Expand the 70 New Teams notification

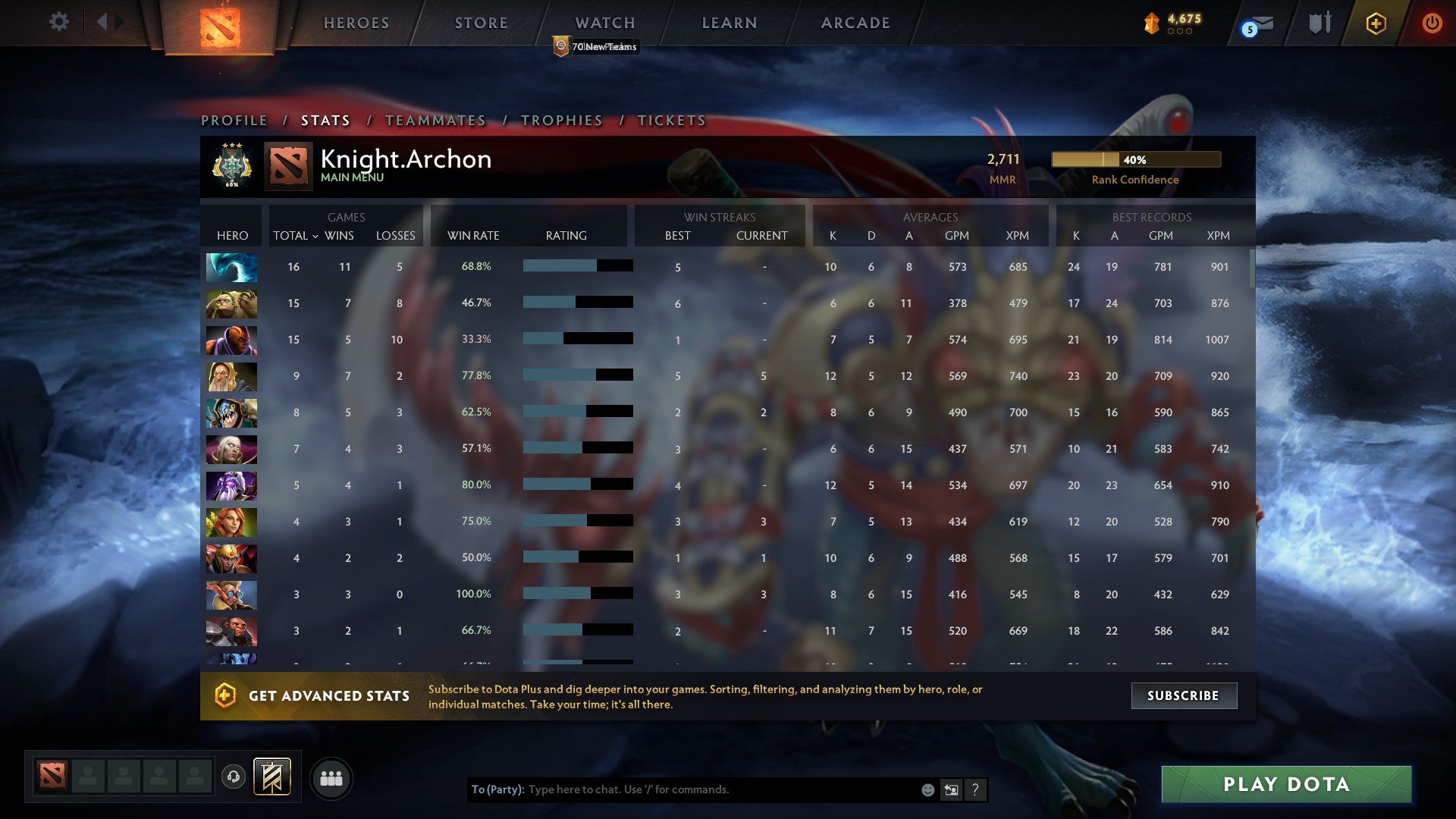(596, 46)
